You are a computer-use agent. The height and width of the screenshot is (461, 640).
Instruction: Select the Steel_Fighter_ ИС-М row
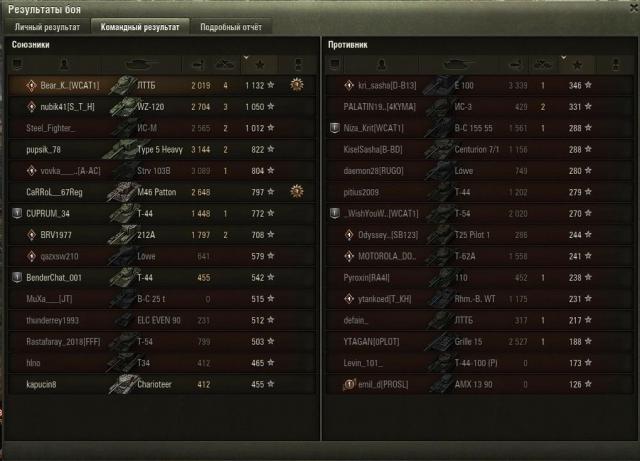[160, 128]
